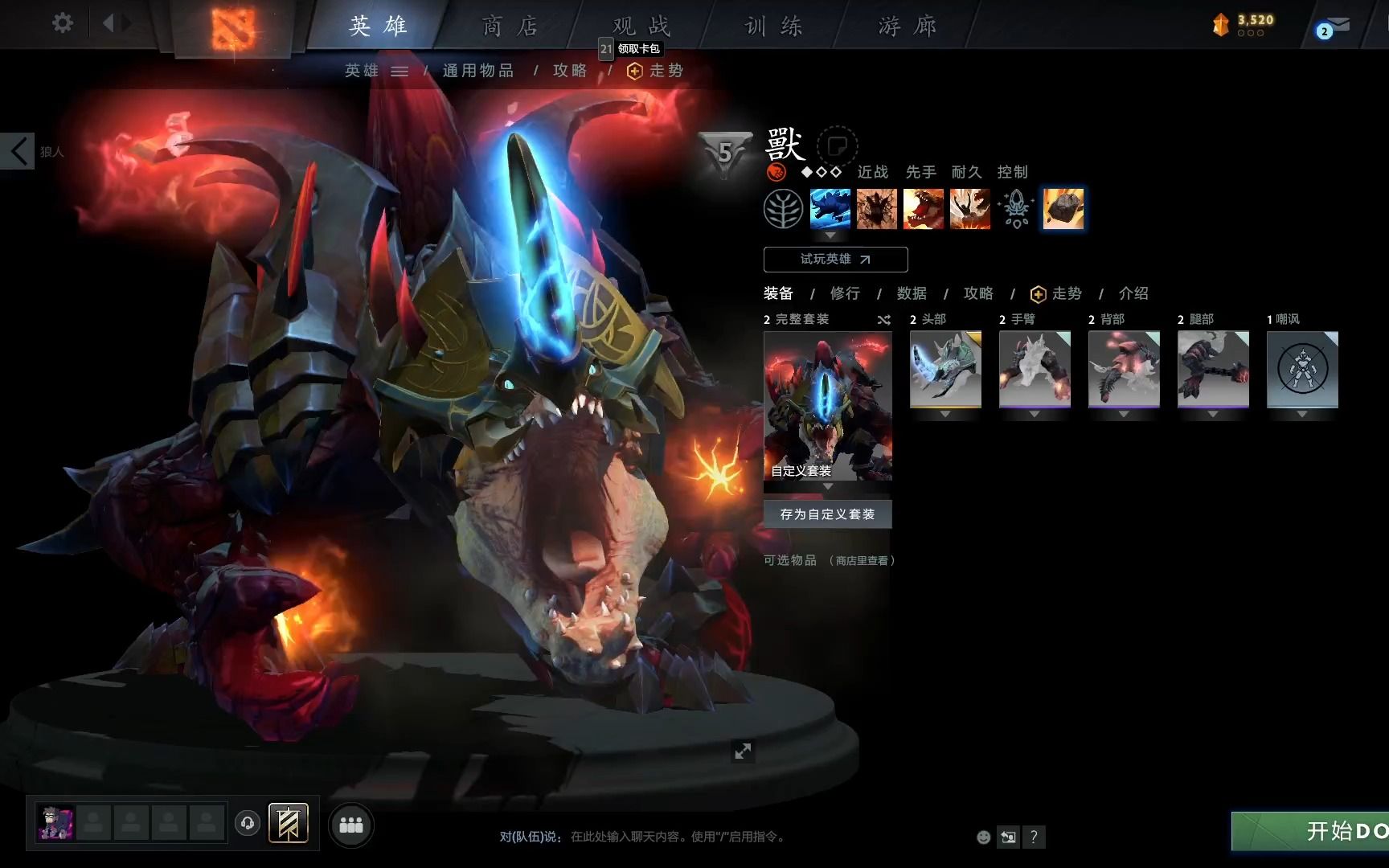Image resolution: width=1389 pixels, height=868 pixels.
Task: Select the 背部 back item slot
Action: (x=1124, y=369)
